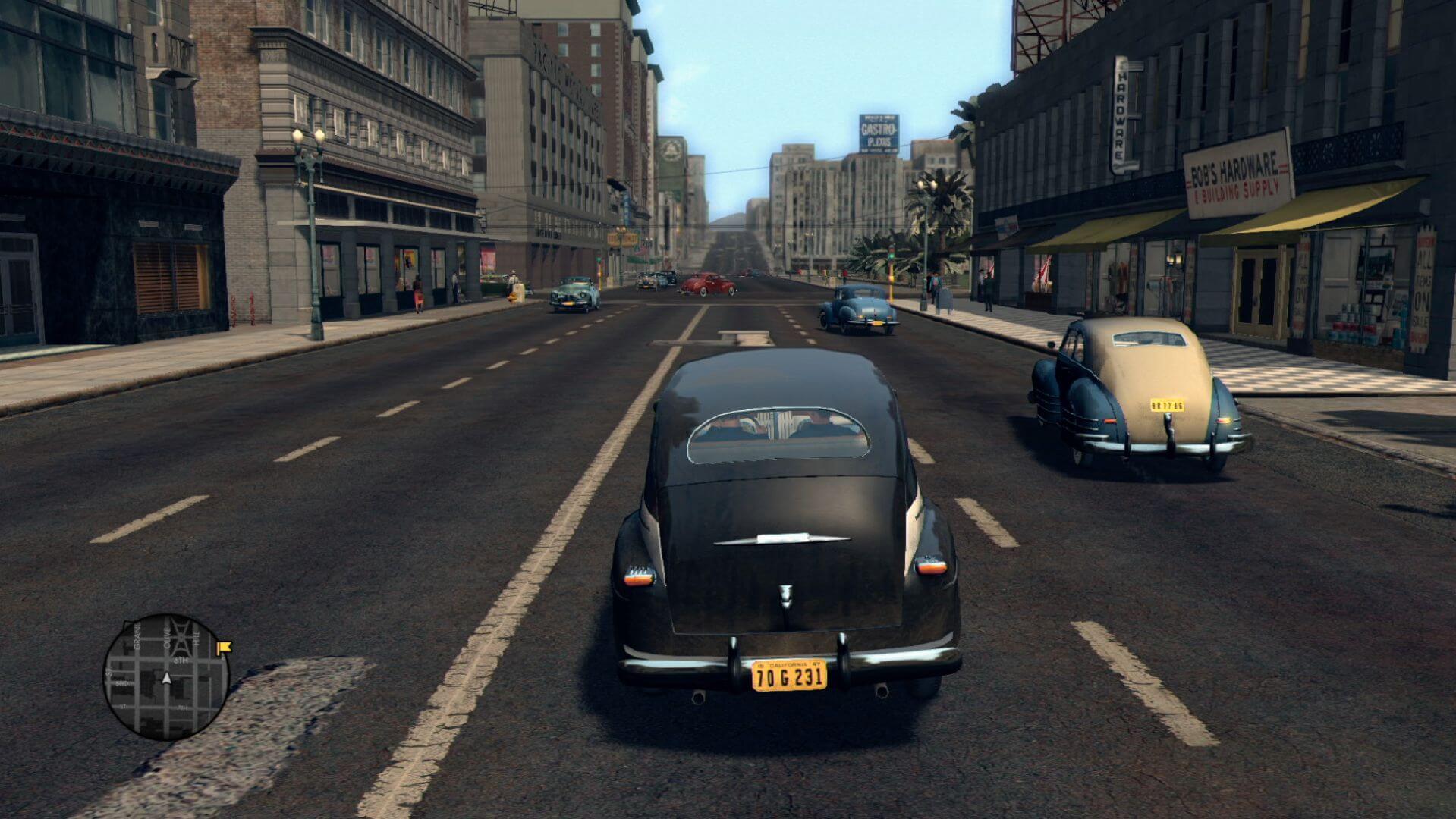Click the OLIVE street label on the minimap

coord(167,637)
